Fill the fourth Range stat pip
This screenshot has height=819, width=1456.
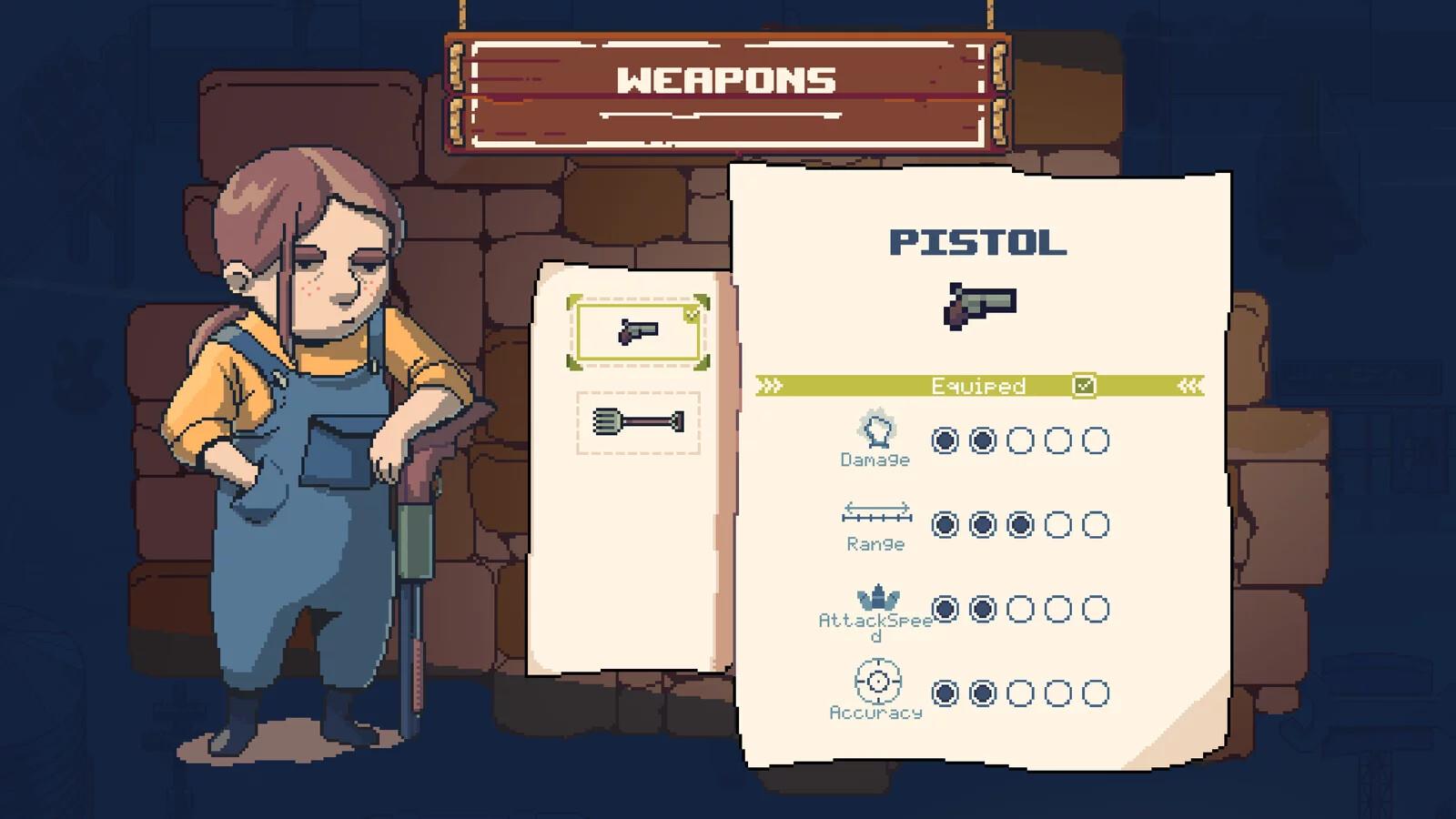pos(1059,526)
